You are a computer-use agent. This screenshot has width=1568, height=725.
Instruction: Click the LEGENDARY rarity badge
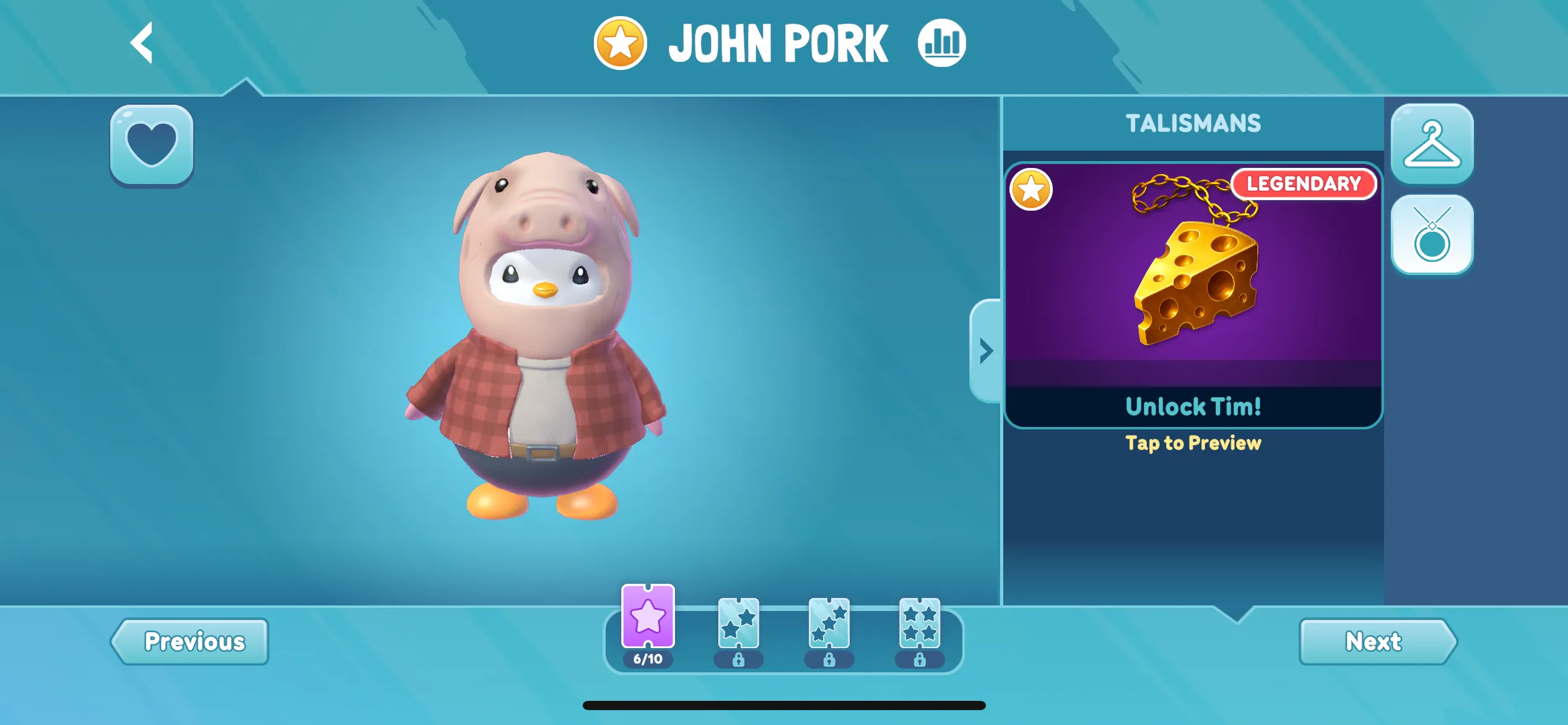[x=1305, y=184]
